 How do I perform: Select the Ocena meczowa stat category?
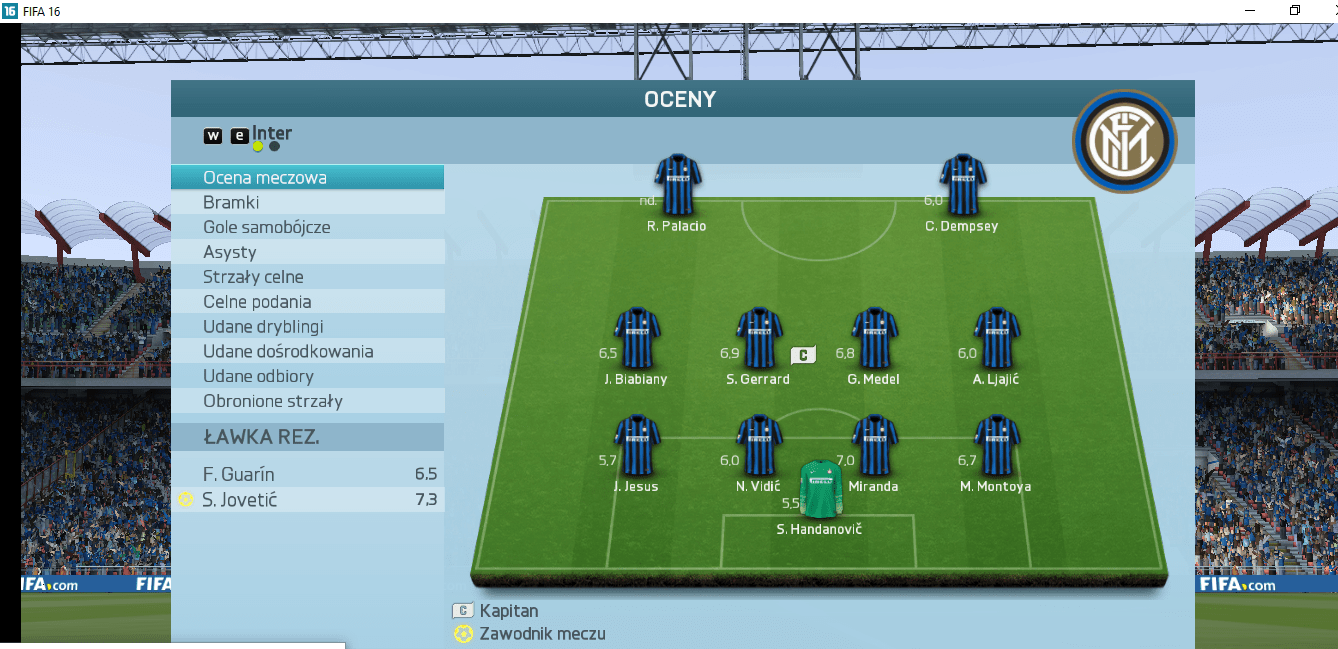pos(307,178)
